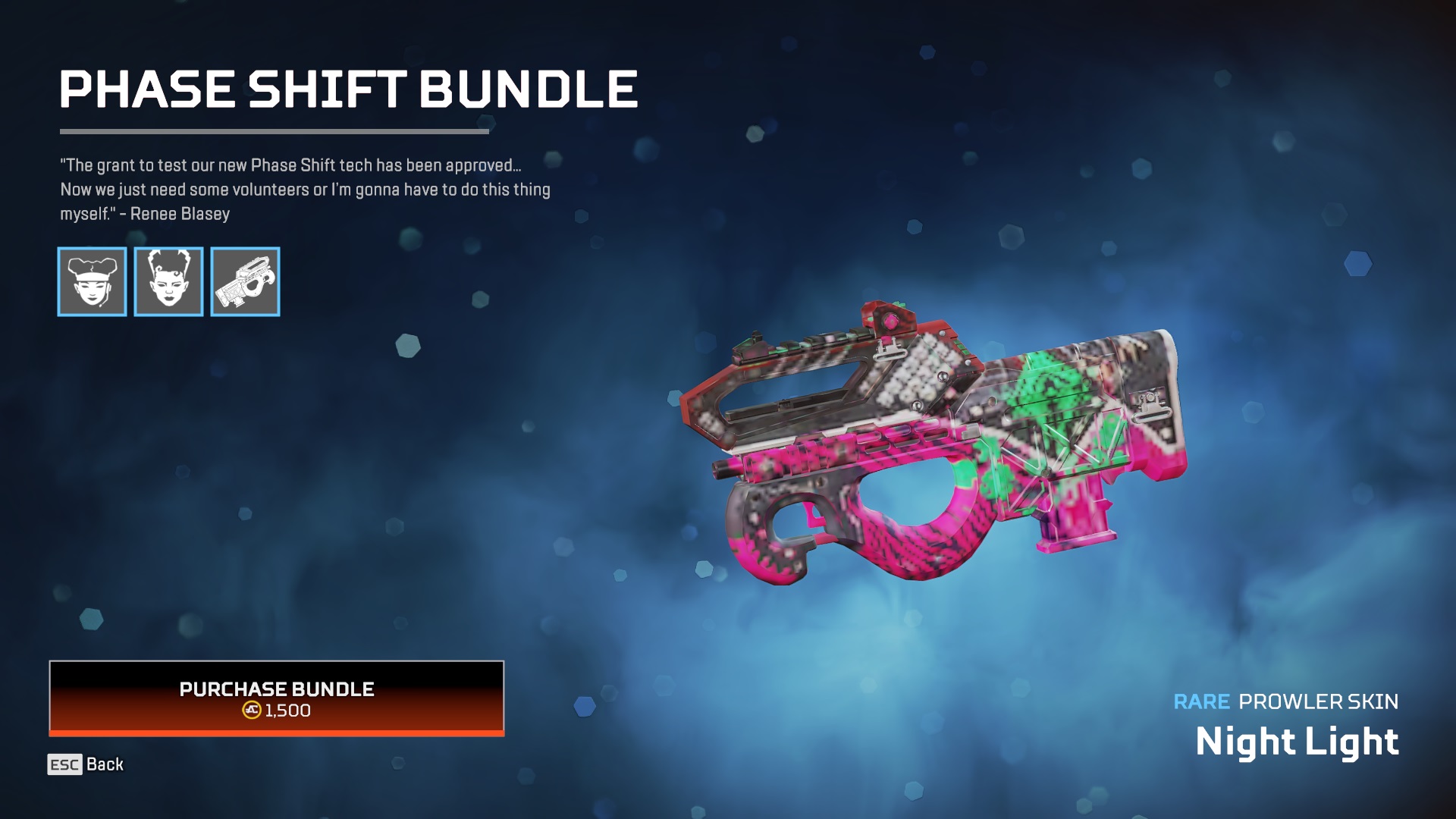The image size is (1456, 819).
Task: Click the rightmost highlighted bundle item tile
Action: (244, 282)
